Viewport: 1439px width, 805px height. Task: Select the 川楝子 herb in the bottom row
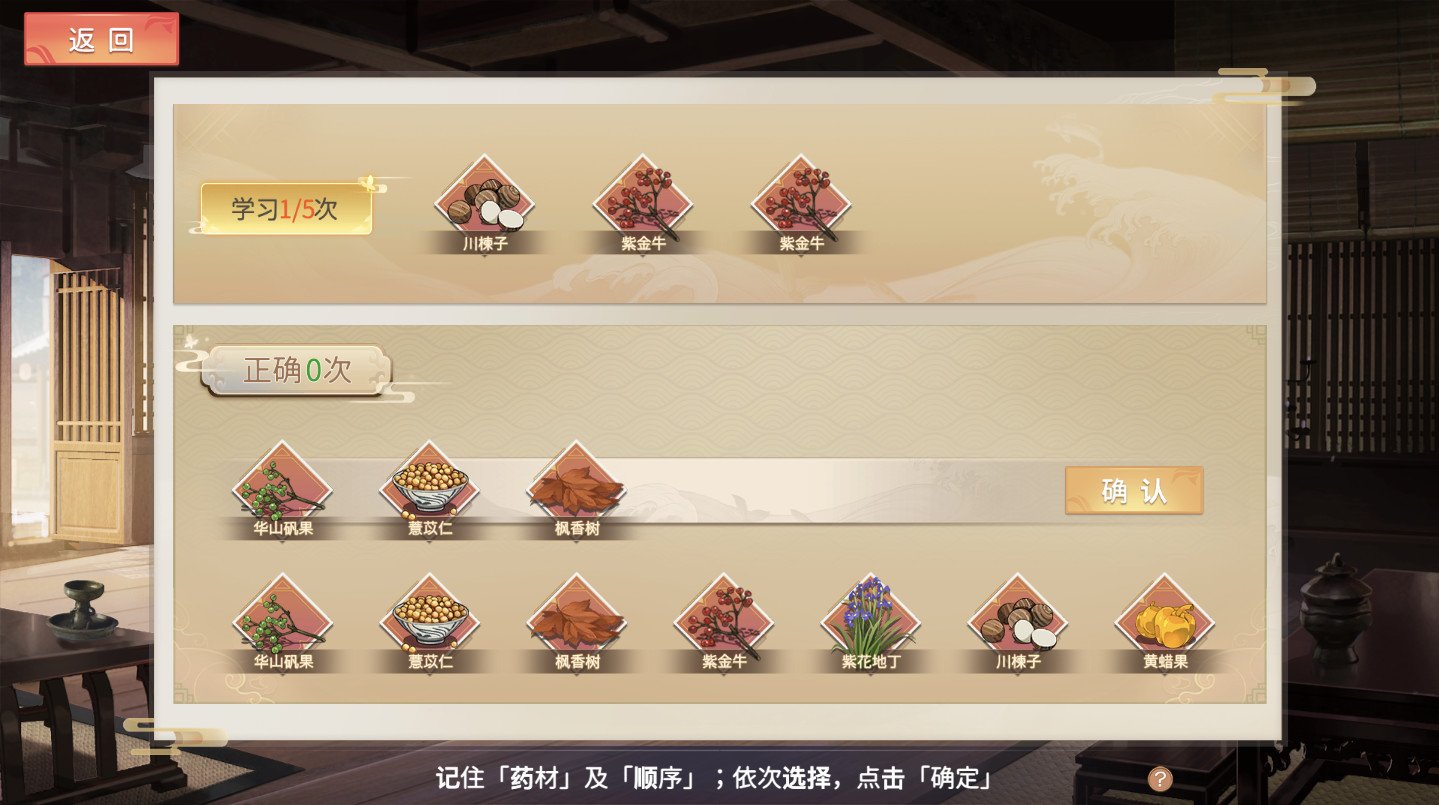(x=1016, y=617)
